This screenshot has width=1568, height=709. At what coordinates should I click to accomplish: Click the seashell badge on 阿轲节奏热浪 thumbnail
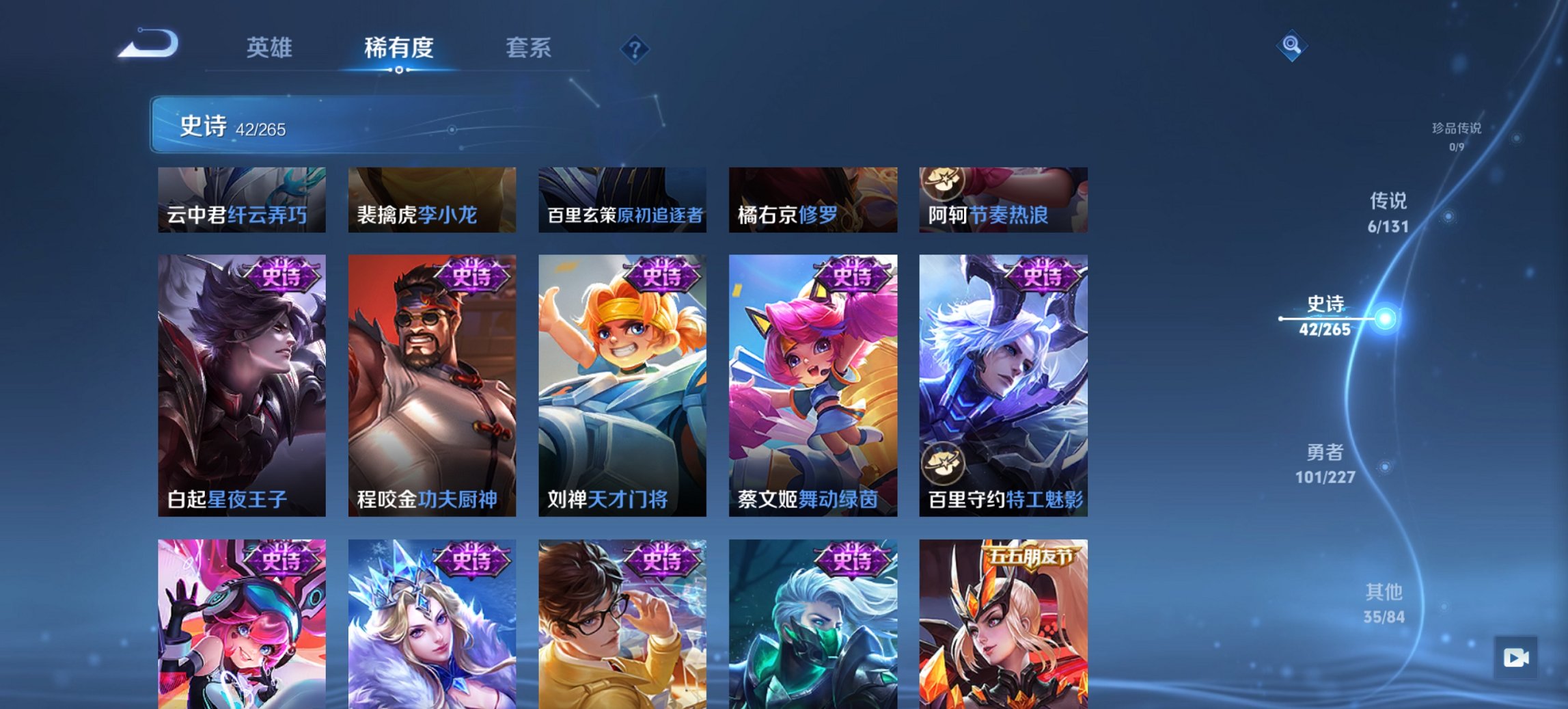[942, 184]
